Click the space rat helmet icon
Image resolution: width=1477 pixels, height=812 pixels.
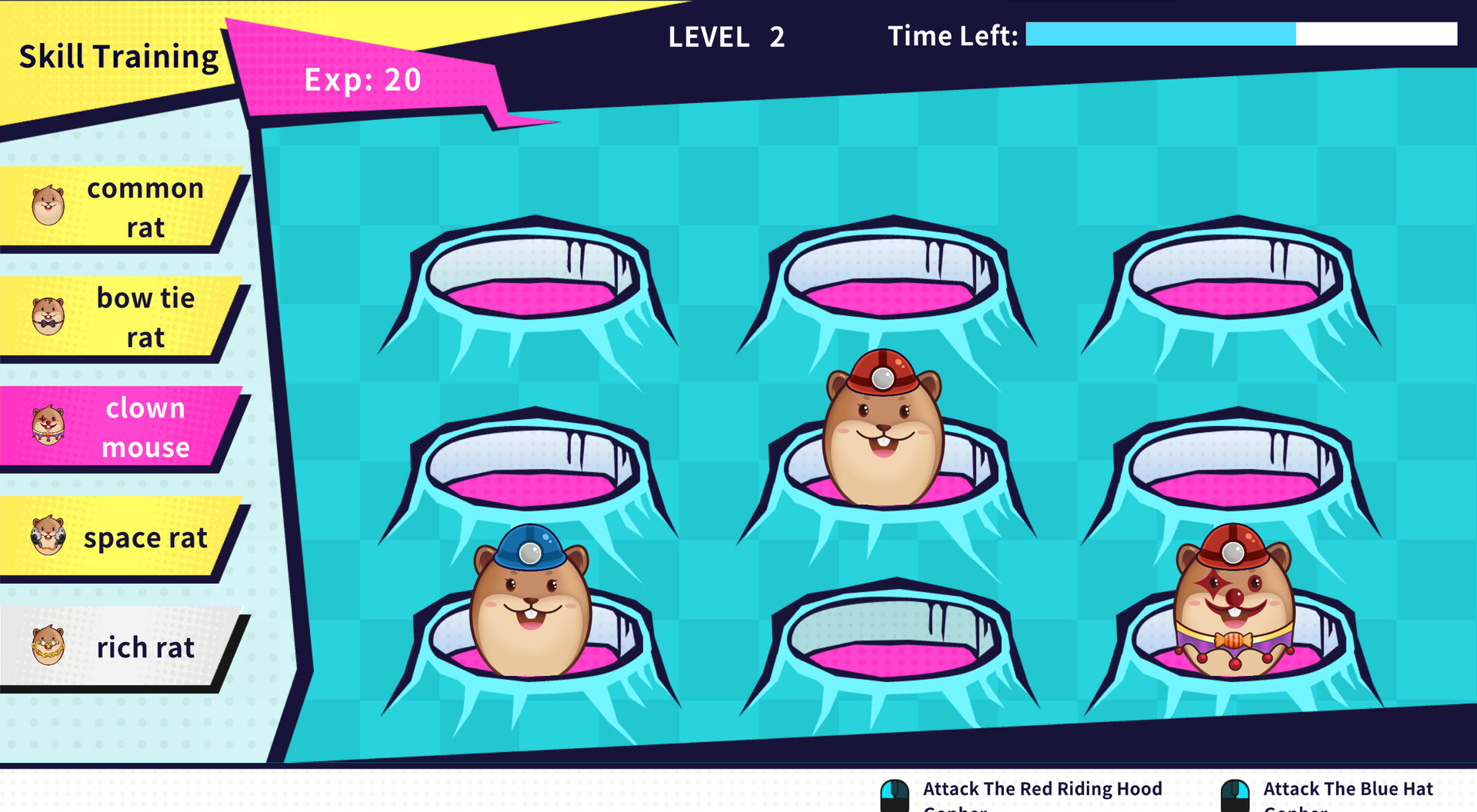coord(48,538)
